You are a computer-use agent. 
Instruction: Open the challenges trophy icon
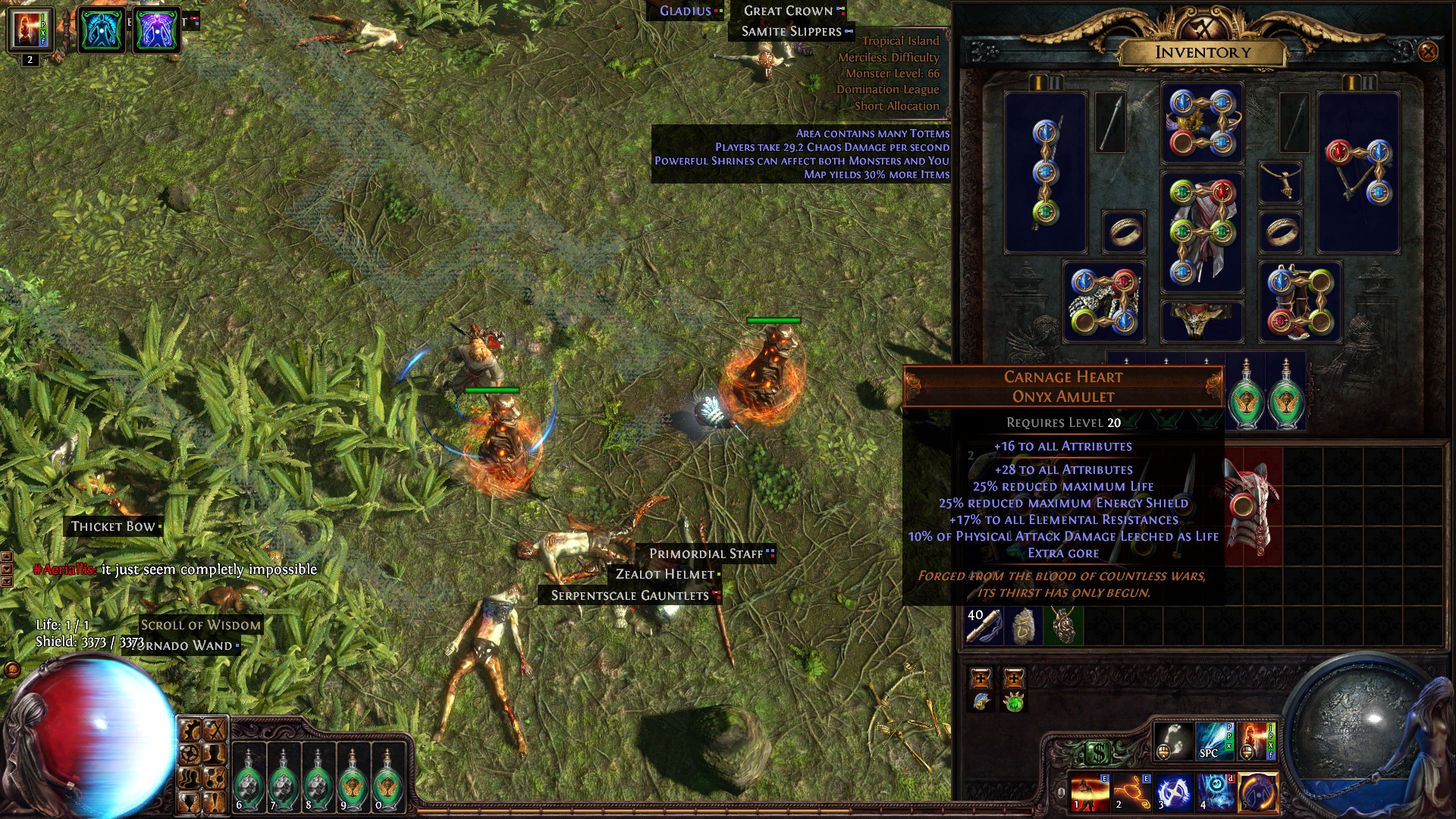click(x=189, y=802)
